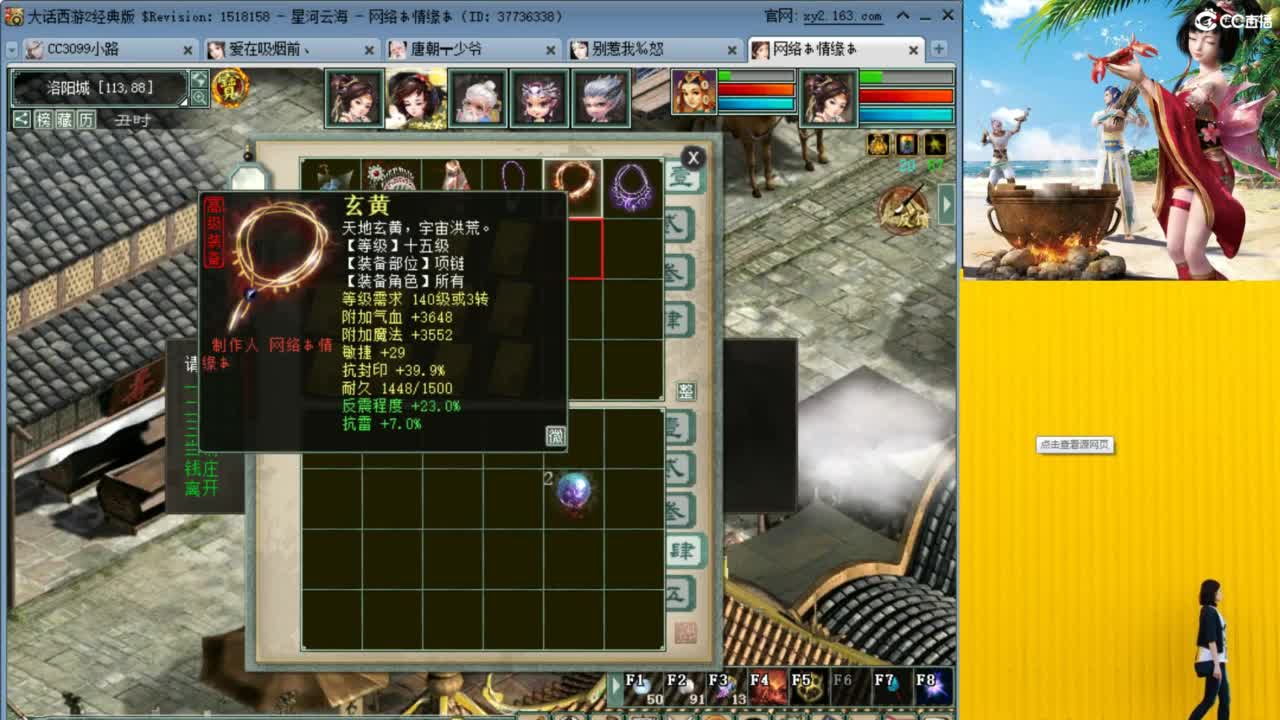Select the 历 calendar icon next to 丑时

[x=85, y=119]
